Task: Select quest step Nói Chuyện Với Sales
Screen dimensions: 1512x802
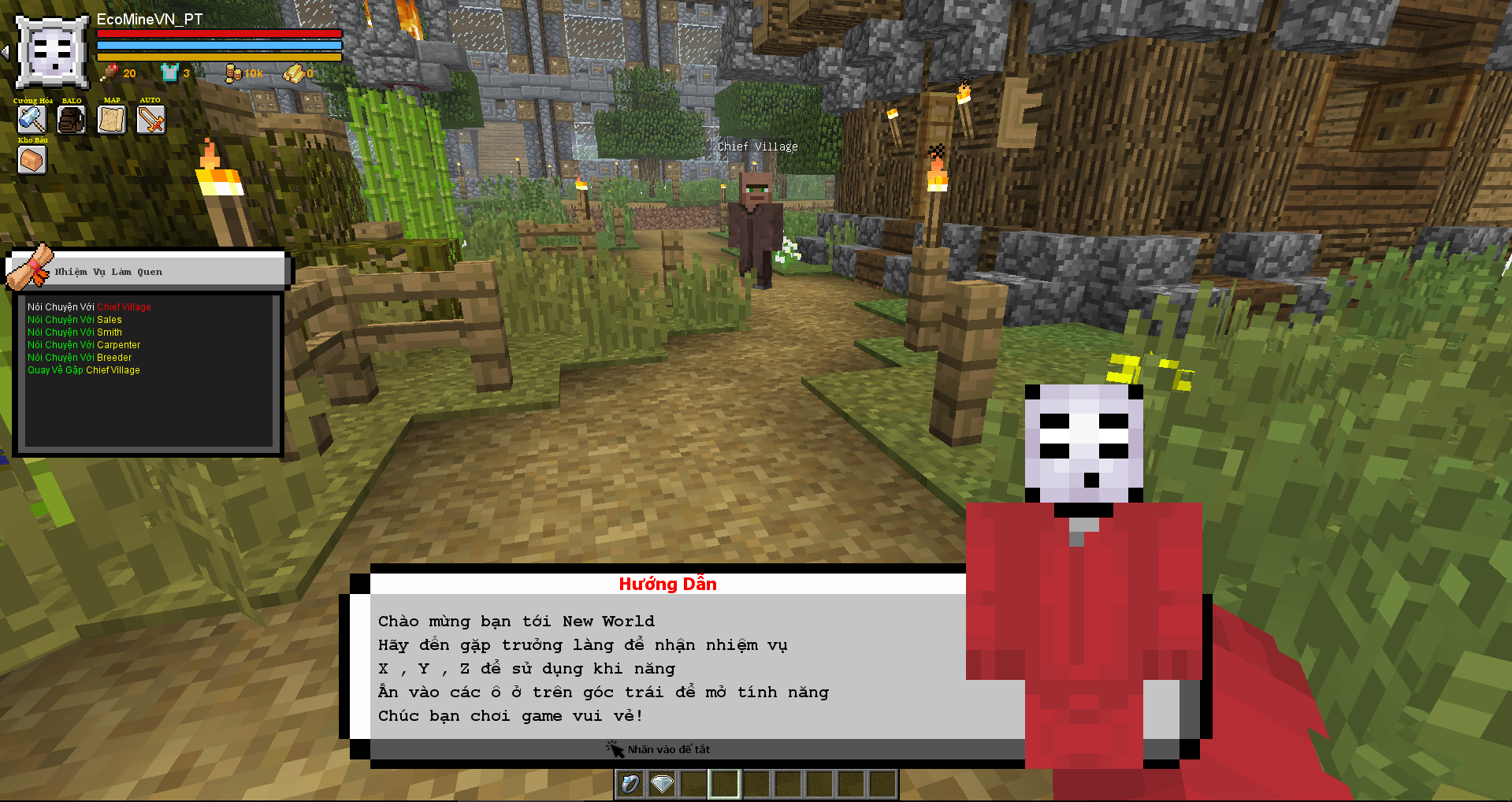Action: tap(75, 320)
